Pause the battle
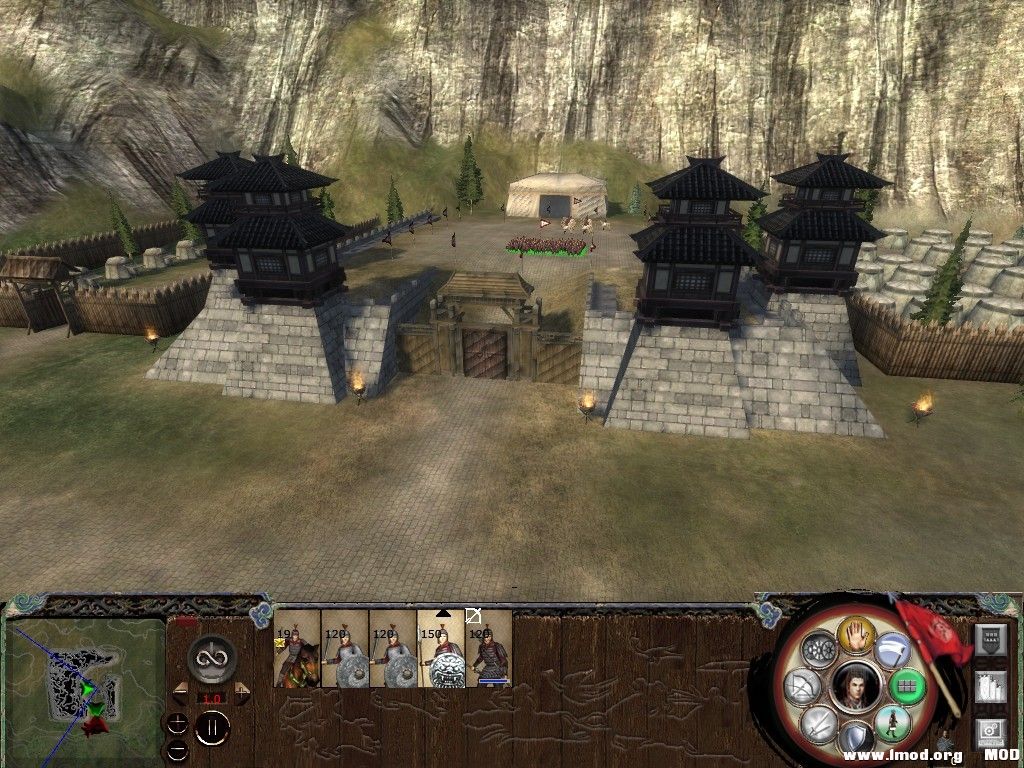 pos(212,727)
